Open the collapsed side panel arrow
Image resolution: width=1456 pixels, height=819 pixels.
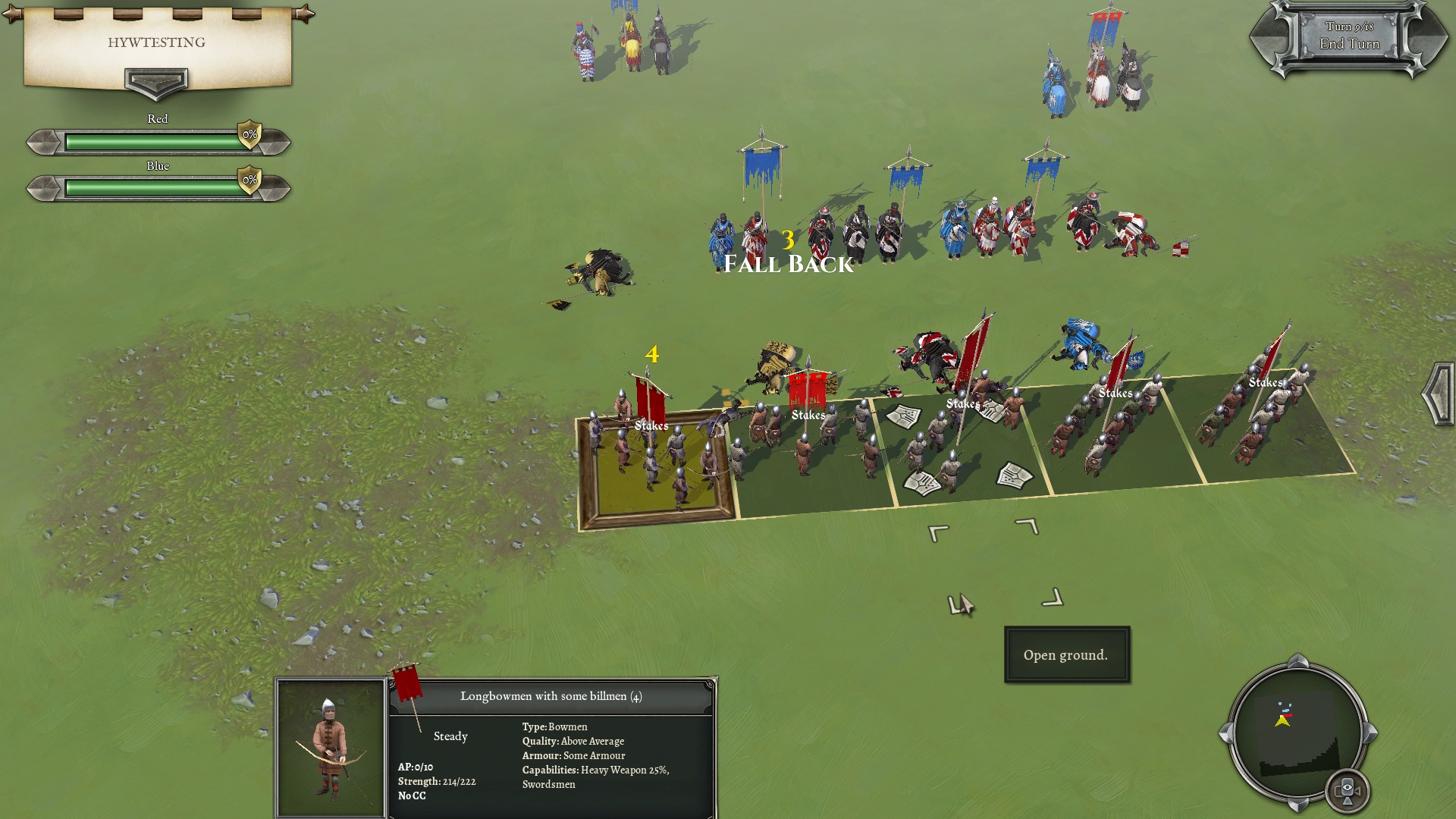1439,394
